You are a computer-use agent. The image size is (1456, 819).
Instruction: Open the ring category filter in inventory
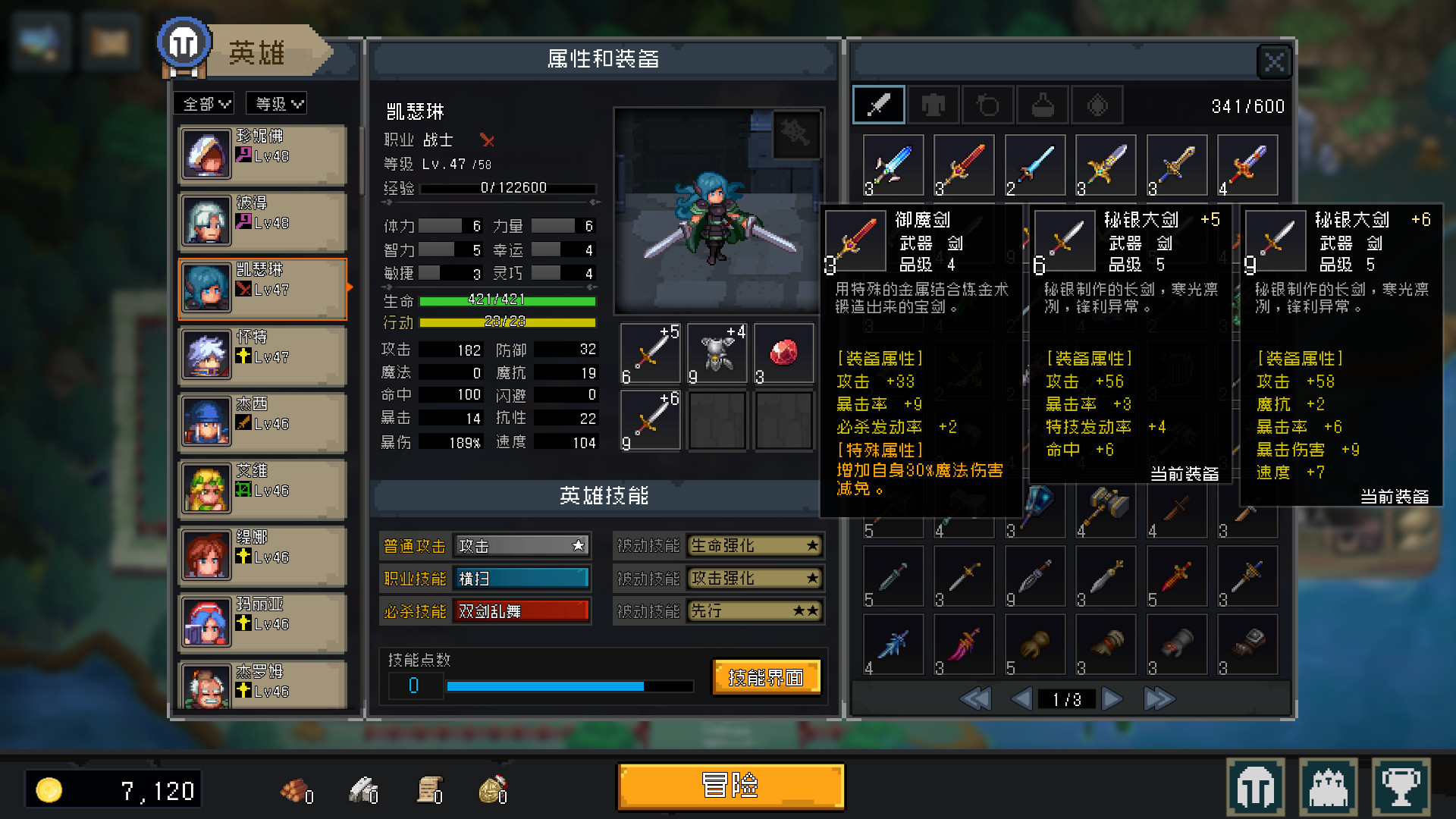point(989,105)
